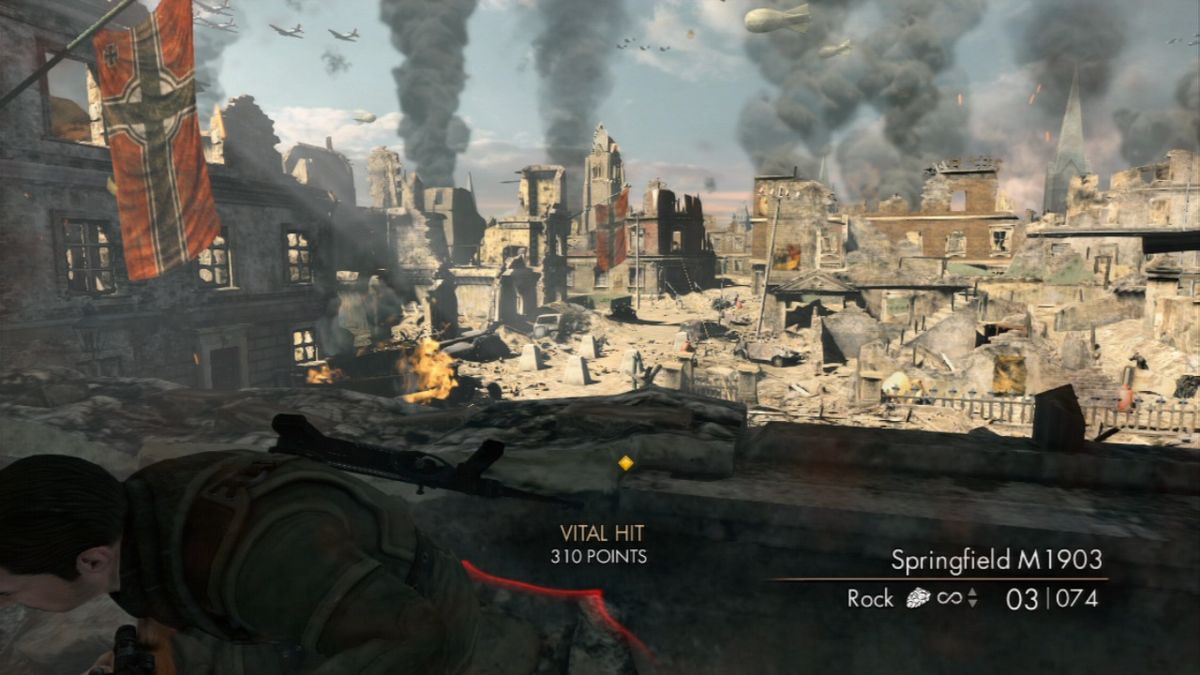Select the Rock throwable item icon
The image size is (1200, 675).
(x=918, y=598)
